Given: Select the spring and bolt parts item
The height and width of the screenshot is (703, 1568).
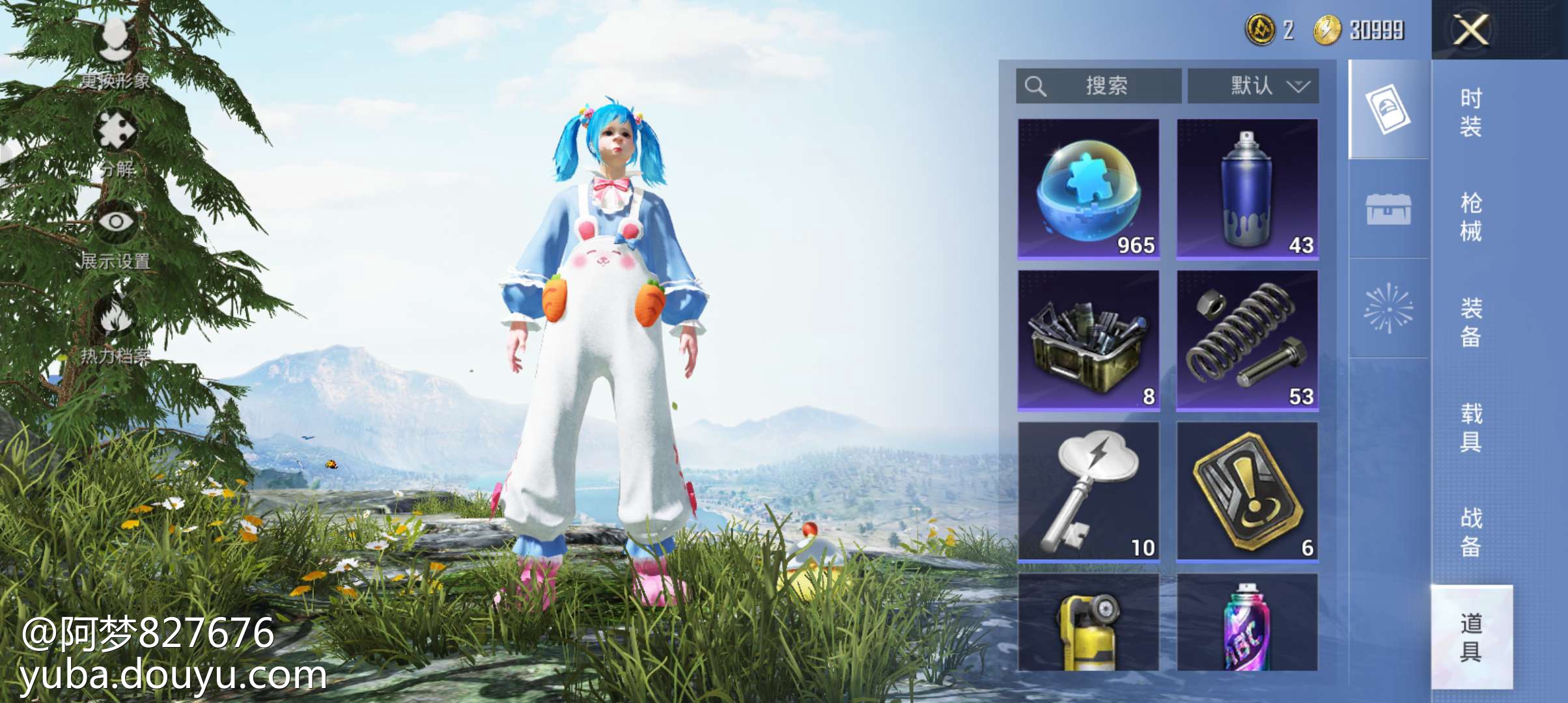Looking at the screenshot, I should click(x=1247, y=341).
